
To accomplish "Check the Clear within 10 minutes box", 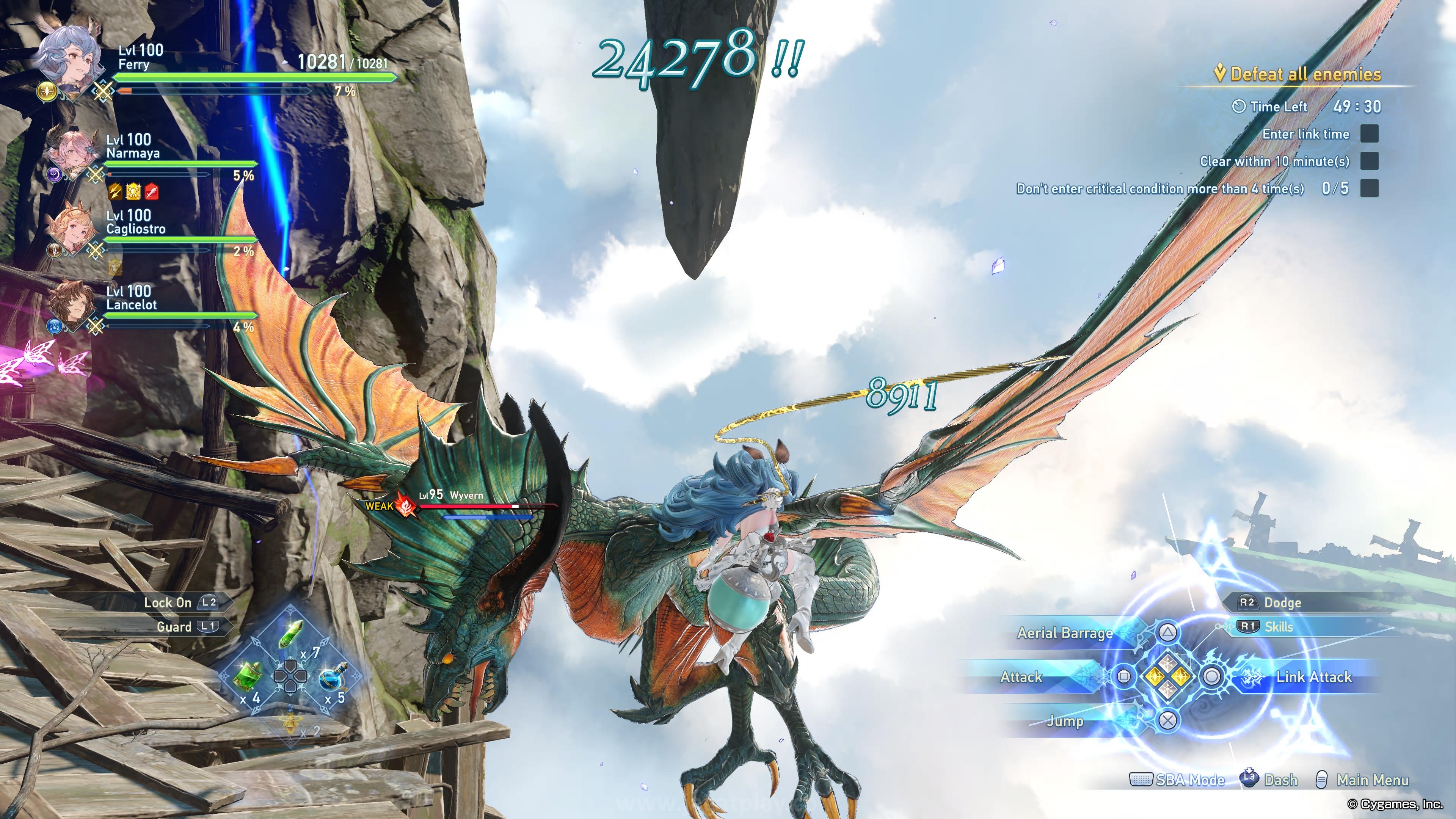I will (x=1369, y=161).
